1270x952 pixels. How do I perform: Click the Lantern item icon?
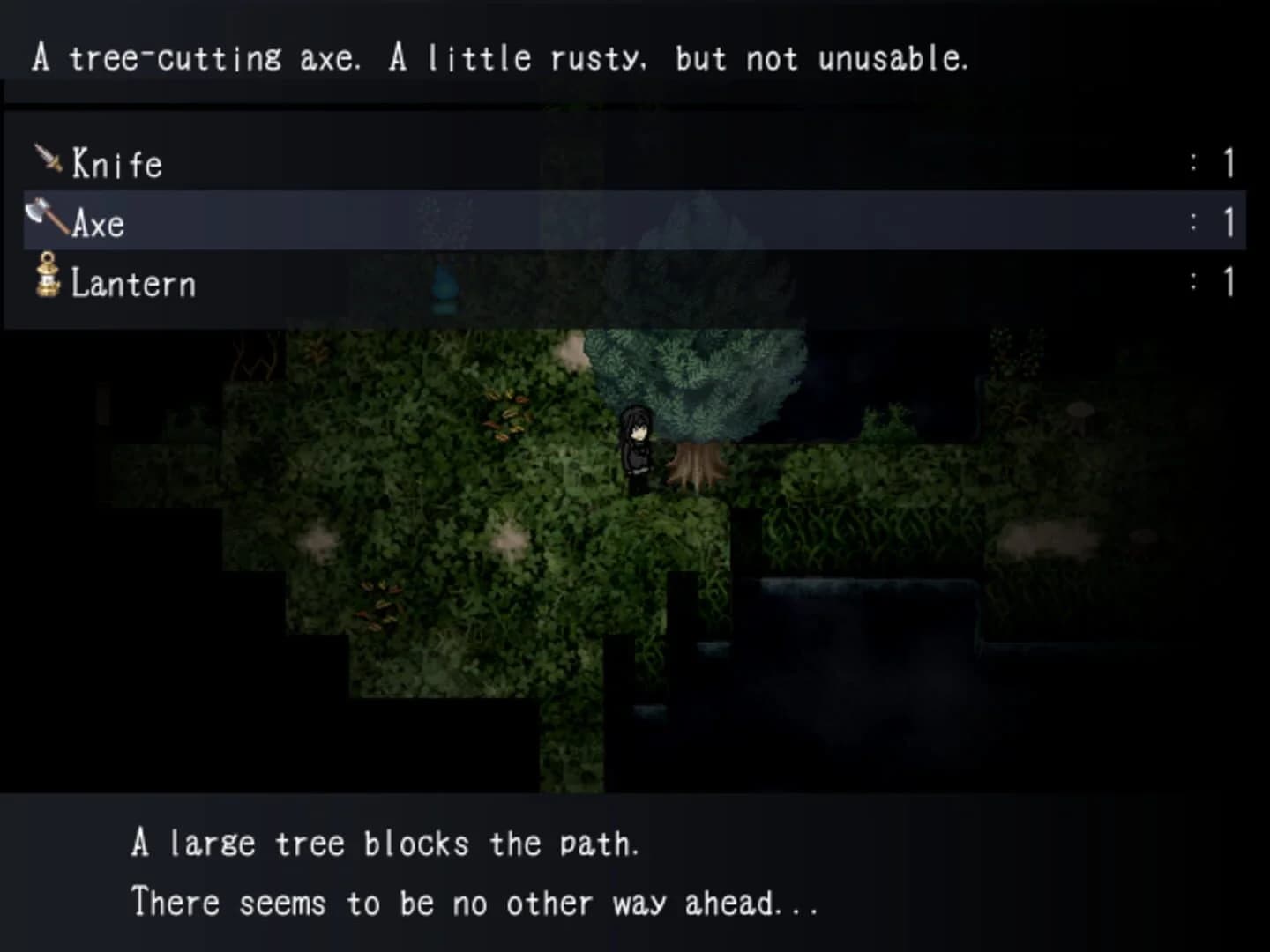pyautogui.click(x=49, y=280)
